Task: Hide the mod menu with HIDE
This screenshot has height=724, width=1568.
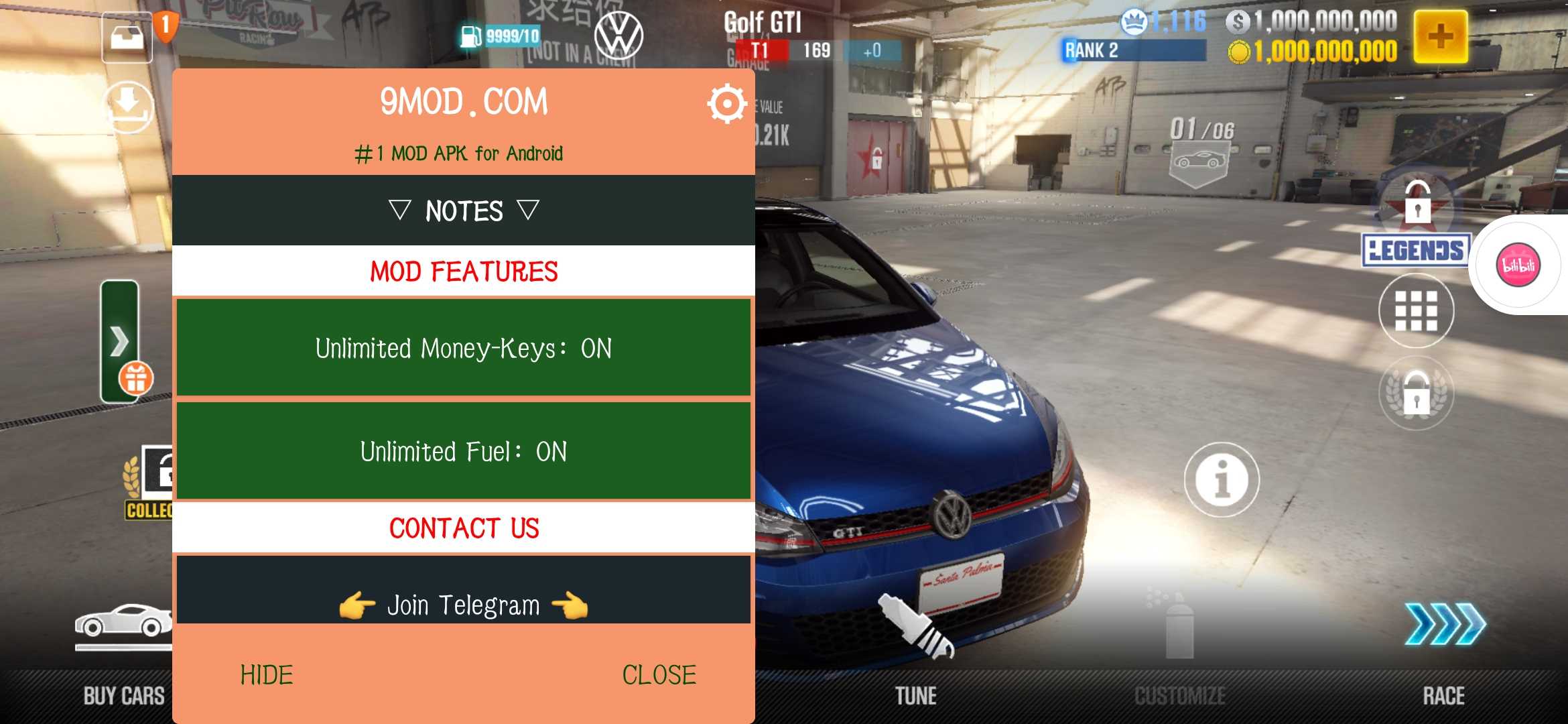Action: coord(267,675)
